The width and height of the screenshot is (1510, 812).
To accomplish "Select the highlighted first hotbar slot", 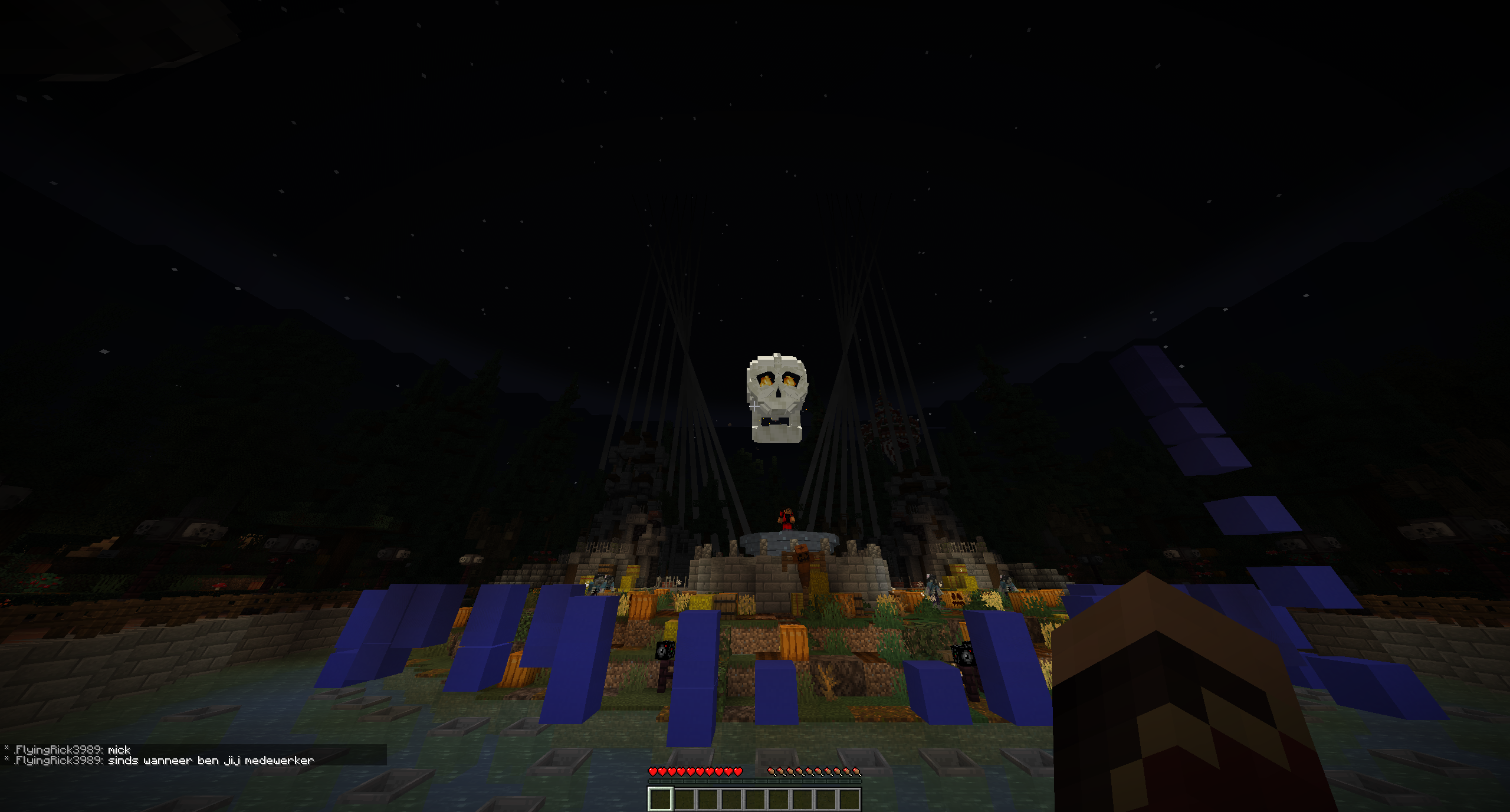I will coord(660,799).
